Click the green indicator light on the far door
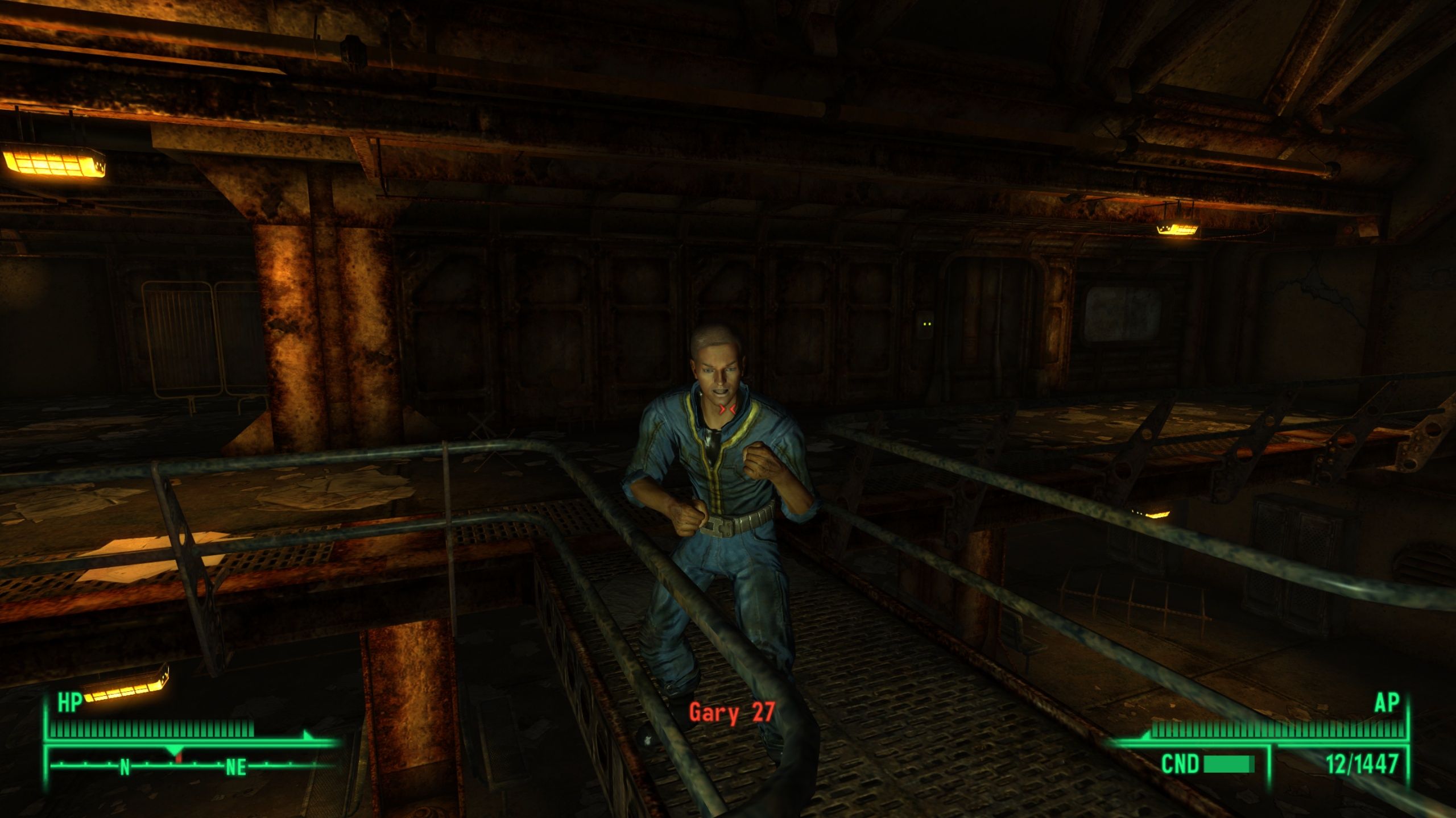This screenshot has height=818, width=1456. pos(926,324)
